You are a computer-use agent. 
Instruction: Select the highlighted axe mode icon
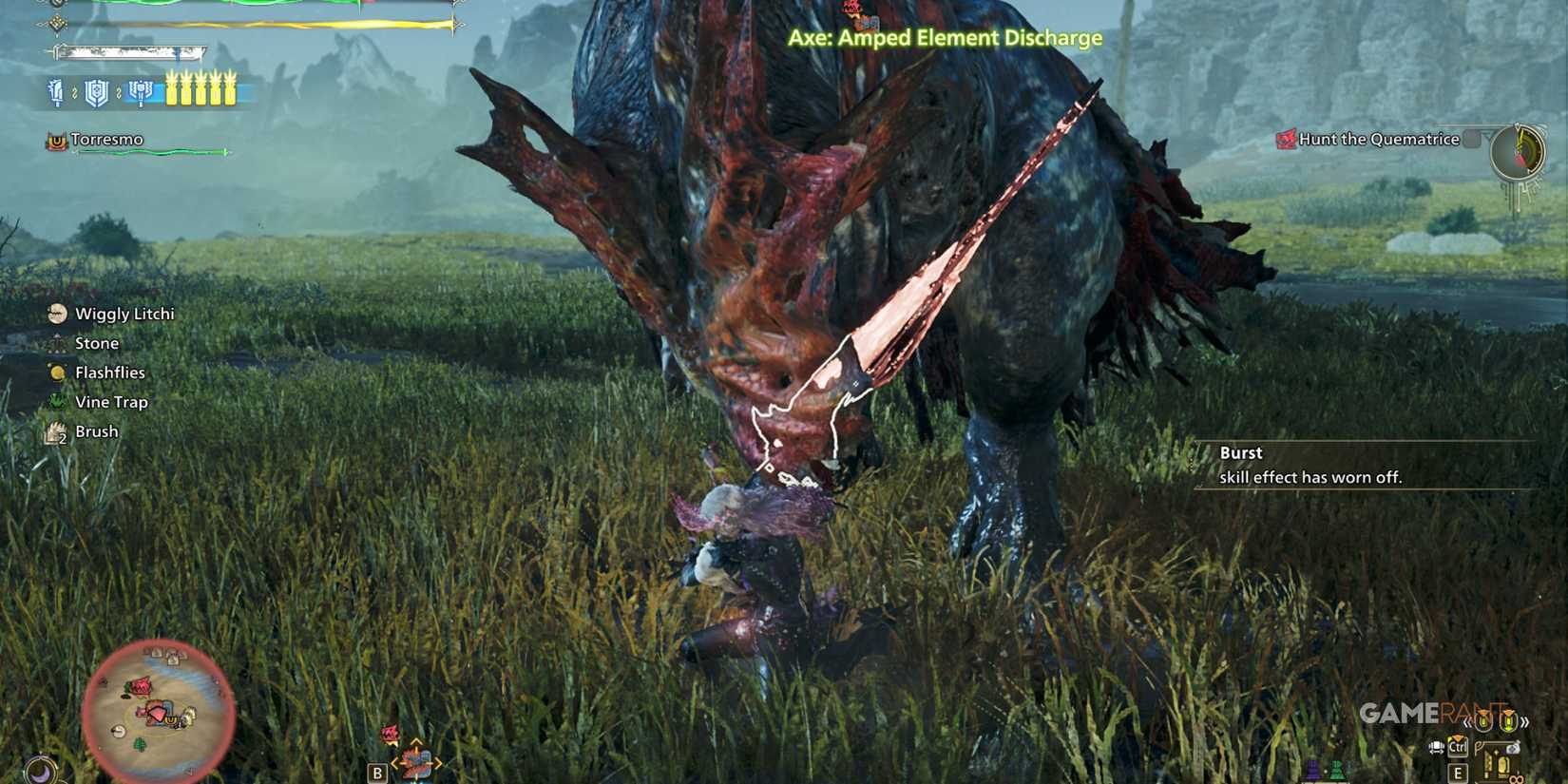(x=141, y=92)
